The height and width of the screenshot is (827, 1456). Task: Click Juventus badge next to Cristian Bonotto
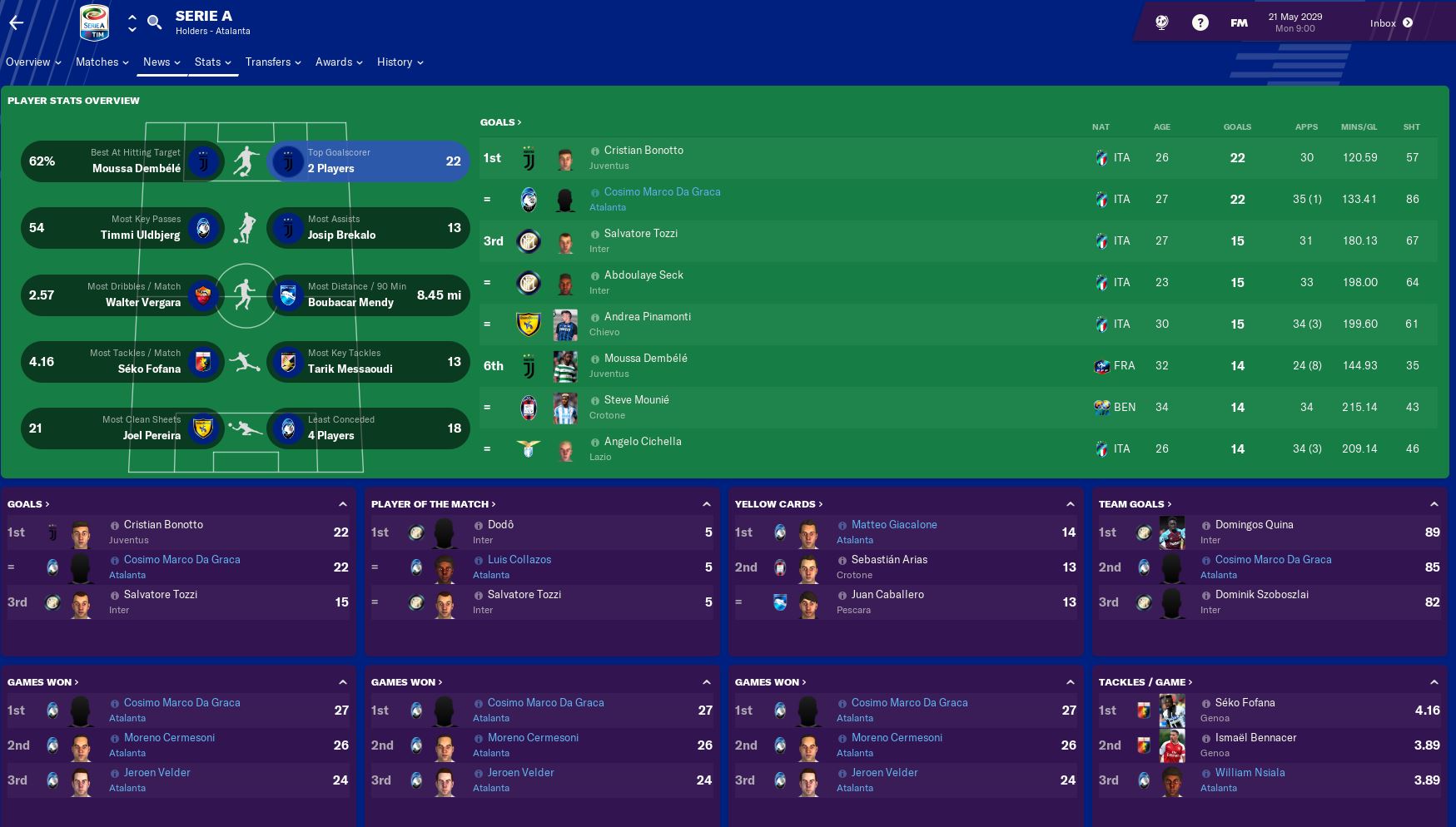[529, 158]
